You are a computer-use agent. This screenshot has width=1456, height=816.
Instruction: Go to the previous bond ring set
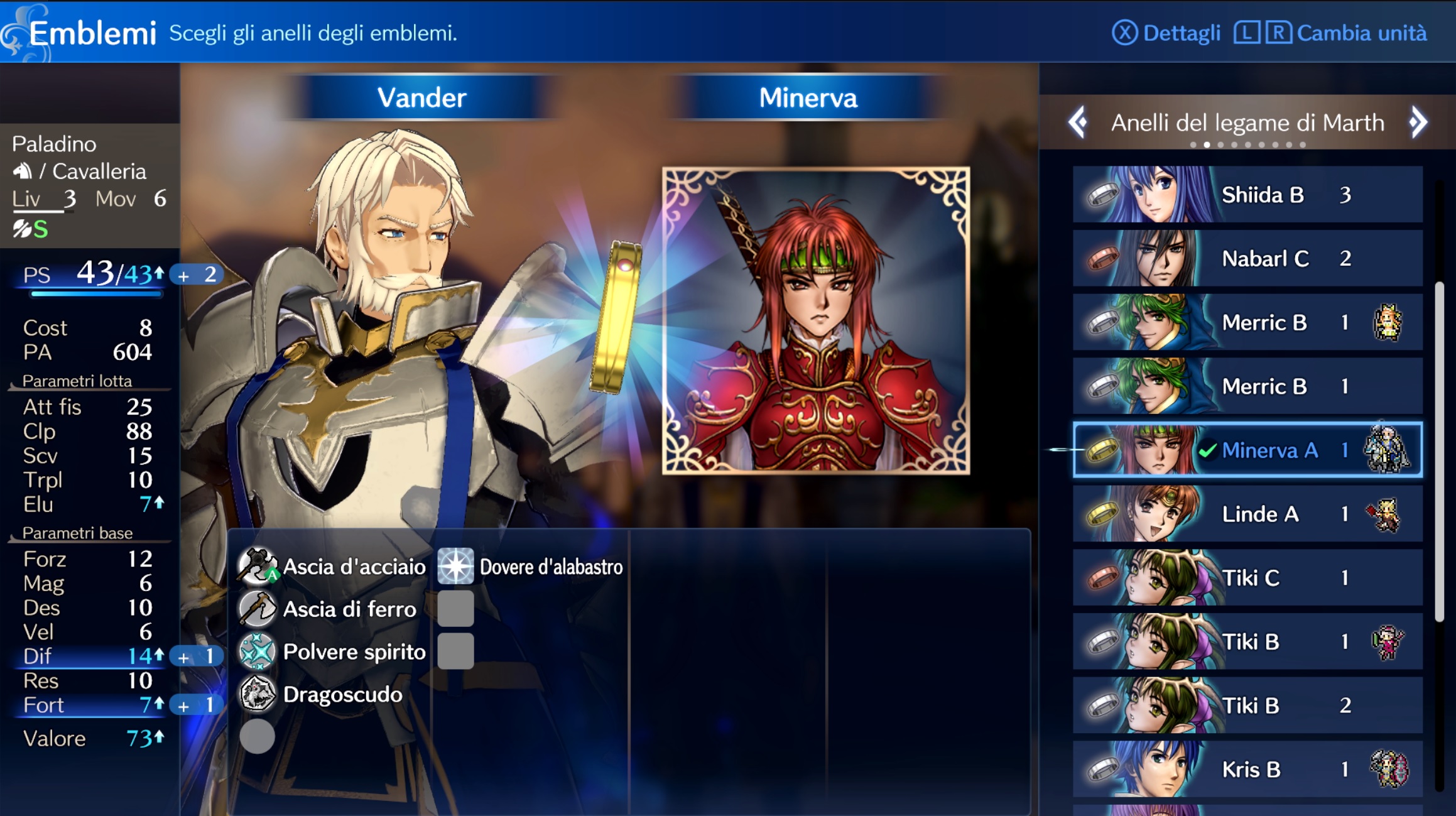(x=1078, y=122)
